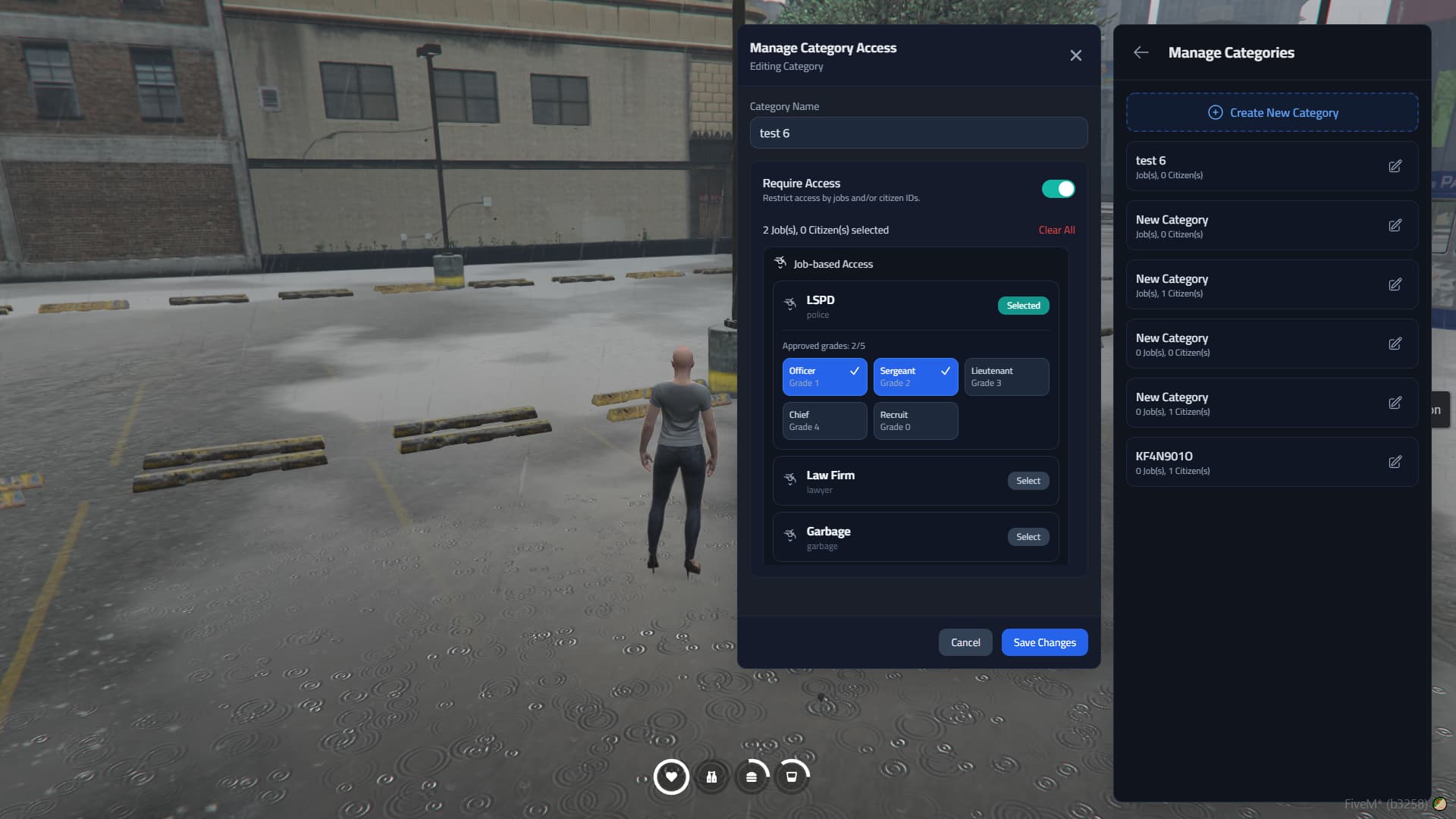Click the edit pencil icon for test 6 category
Image resolution: width=1456 pixels, height=819 pixels.
[1396, 166]
